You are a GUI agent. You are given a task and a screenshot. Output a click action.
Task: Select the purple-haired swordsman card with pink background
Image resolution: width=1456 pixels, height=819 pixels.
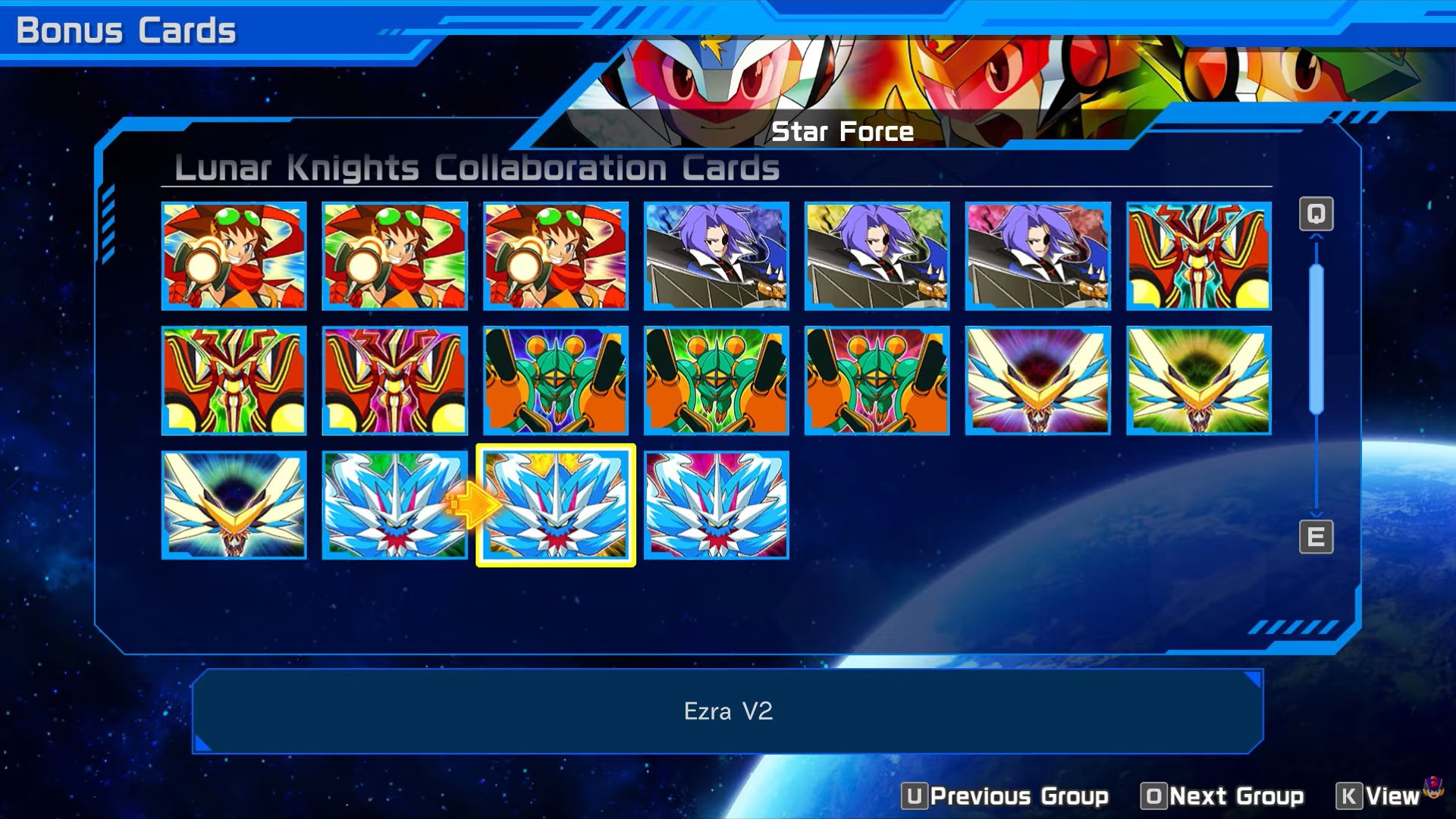1038,256
